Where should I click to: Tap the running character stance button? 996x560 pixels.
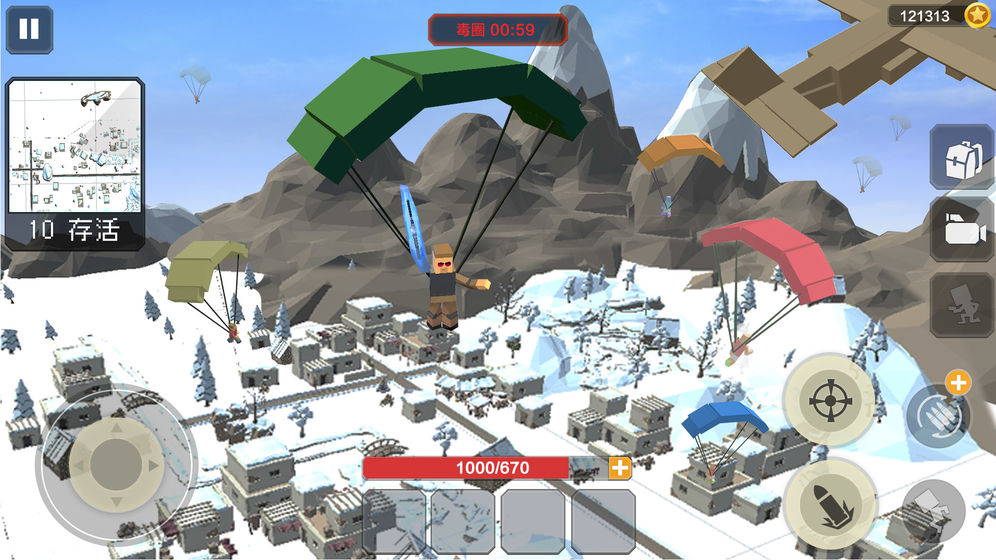point(961,304)
